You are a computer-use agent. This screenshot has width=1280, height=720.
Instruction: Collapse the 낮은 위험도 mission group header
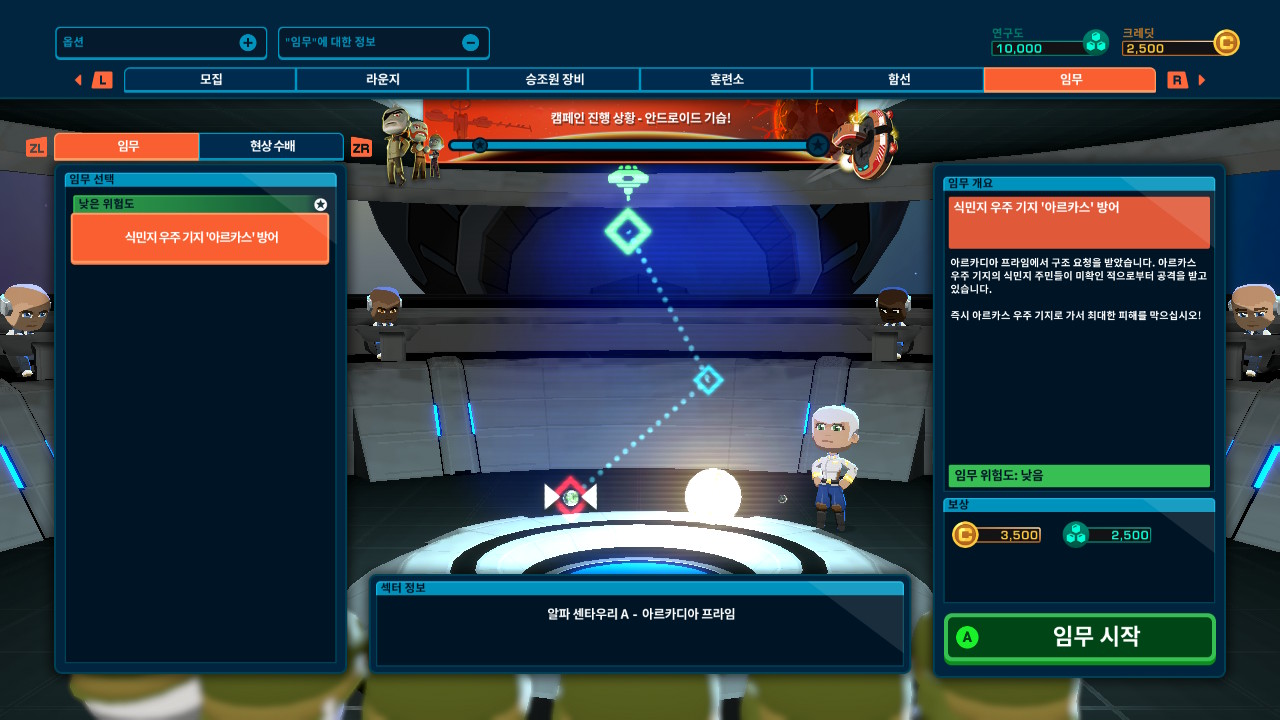click(x=180, y=205)
